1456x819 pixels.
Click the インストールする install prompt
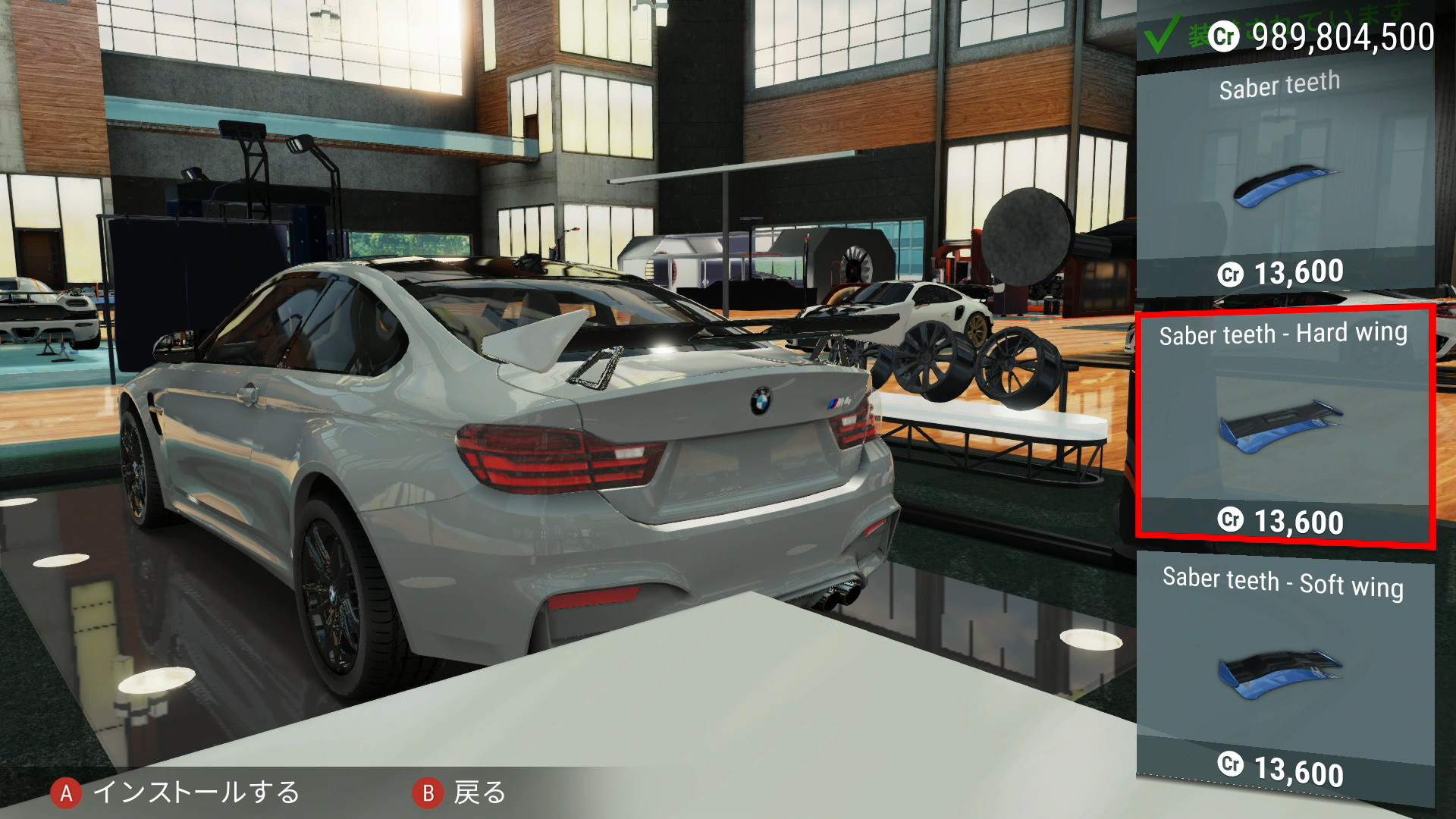pos(176,792)
